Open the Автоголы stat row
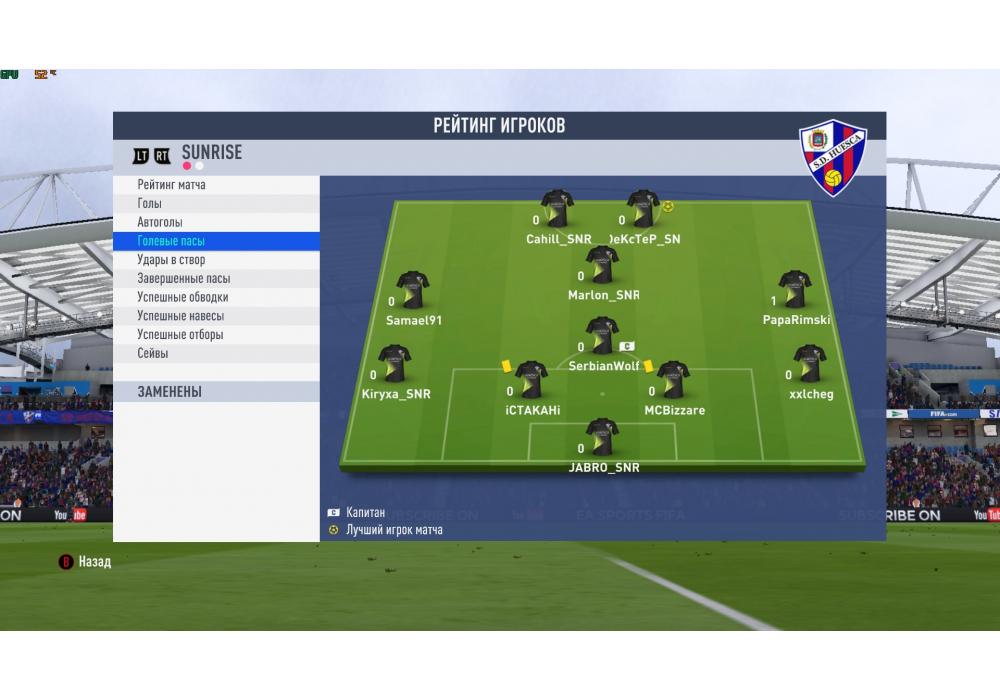1000x700 pixels. coord(216,222)
